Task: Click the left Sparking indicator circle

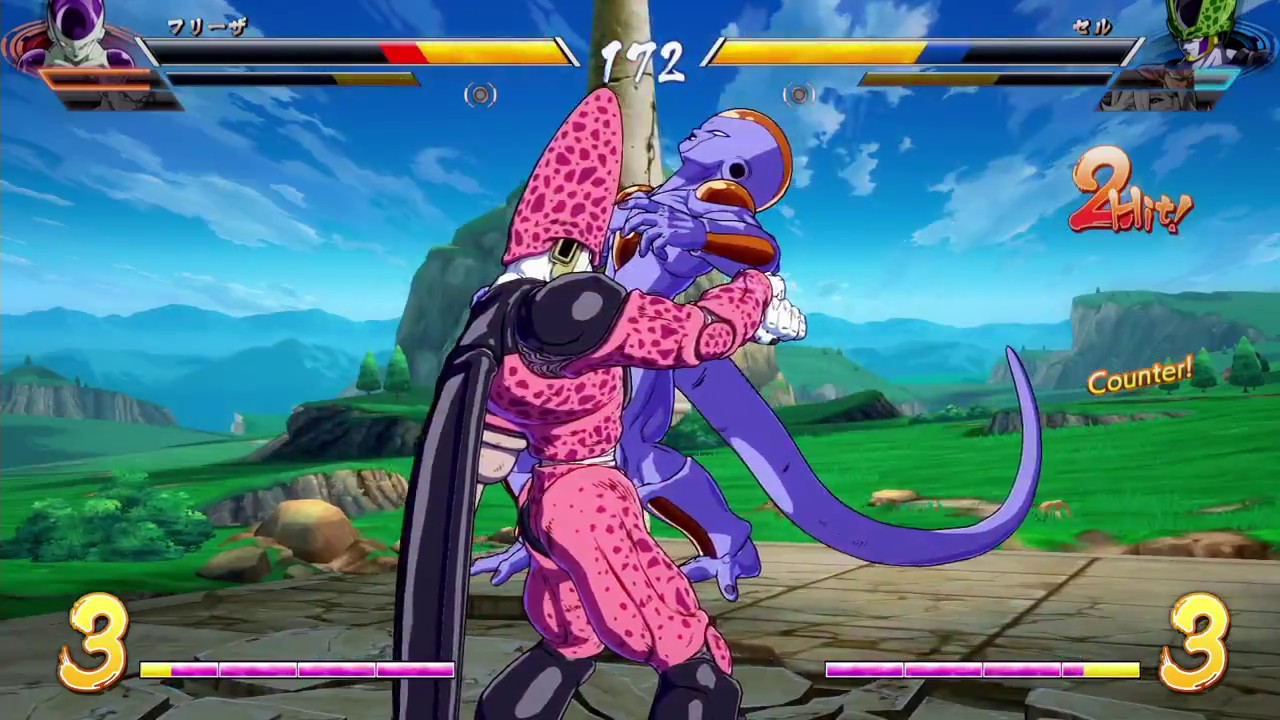Action: 479,94
